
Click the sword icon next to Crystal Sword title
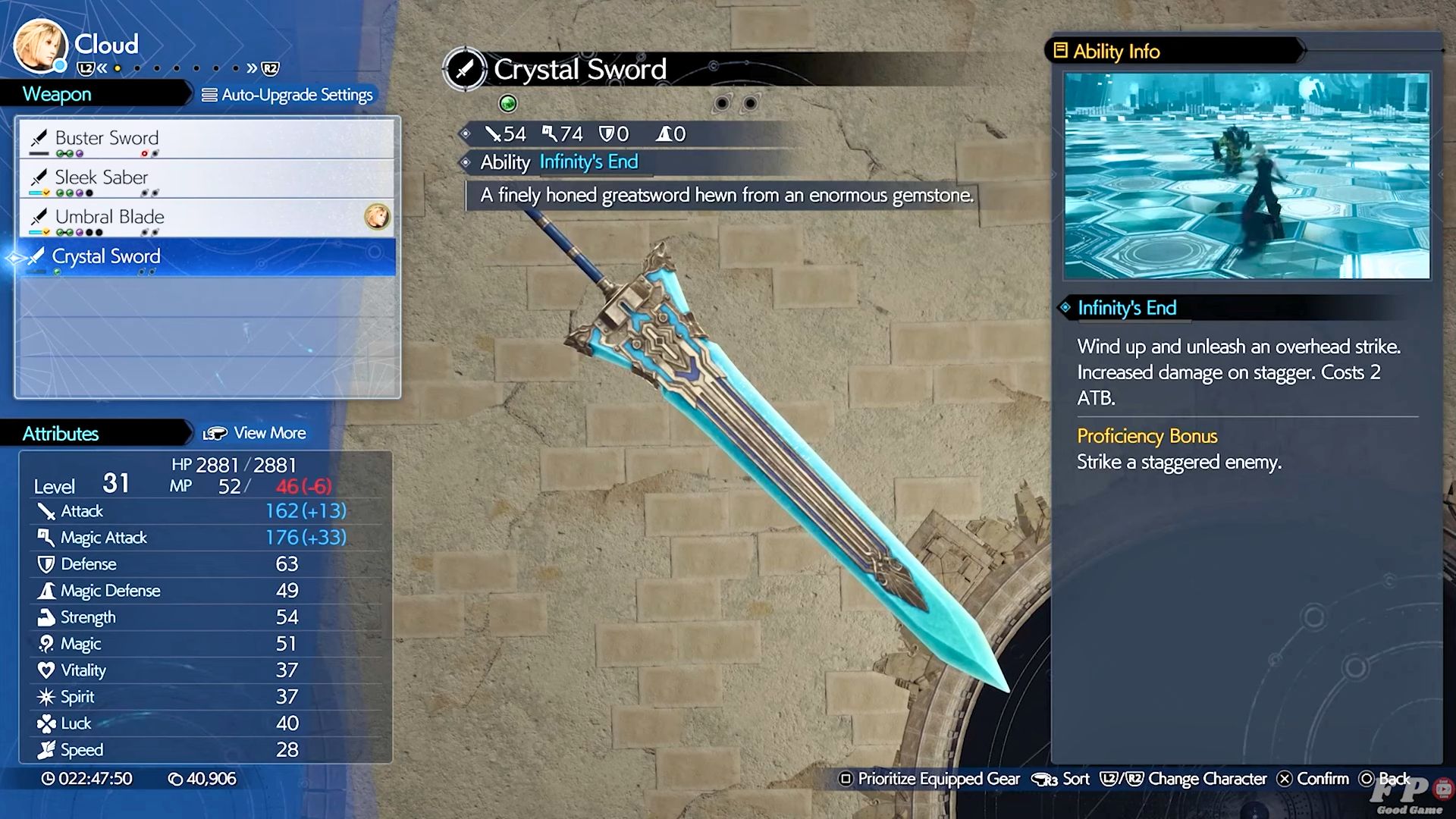pyautogui.click(x=465, y=69)
